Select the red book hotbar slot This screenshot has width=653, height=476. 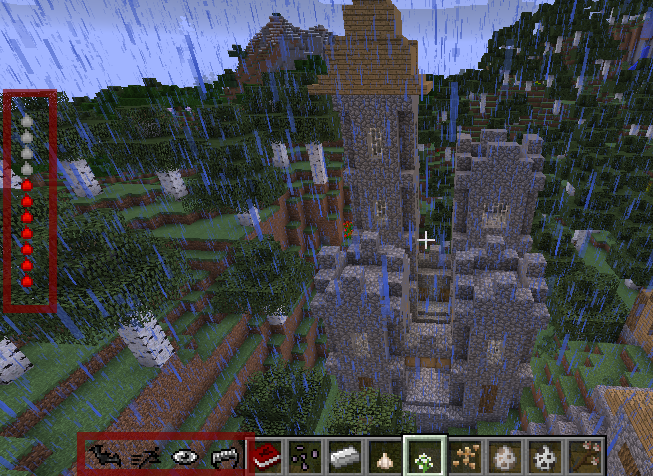pyautogui.click(x=265, y=456)
